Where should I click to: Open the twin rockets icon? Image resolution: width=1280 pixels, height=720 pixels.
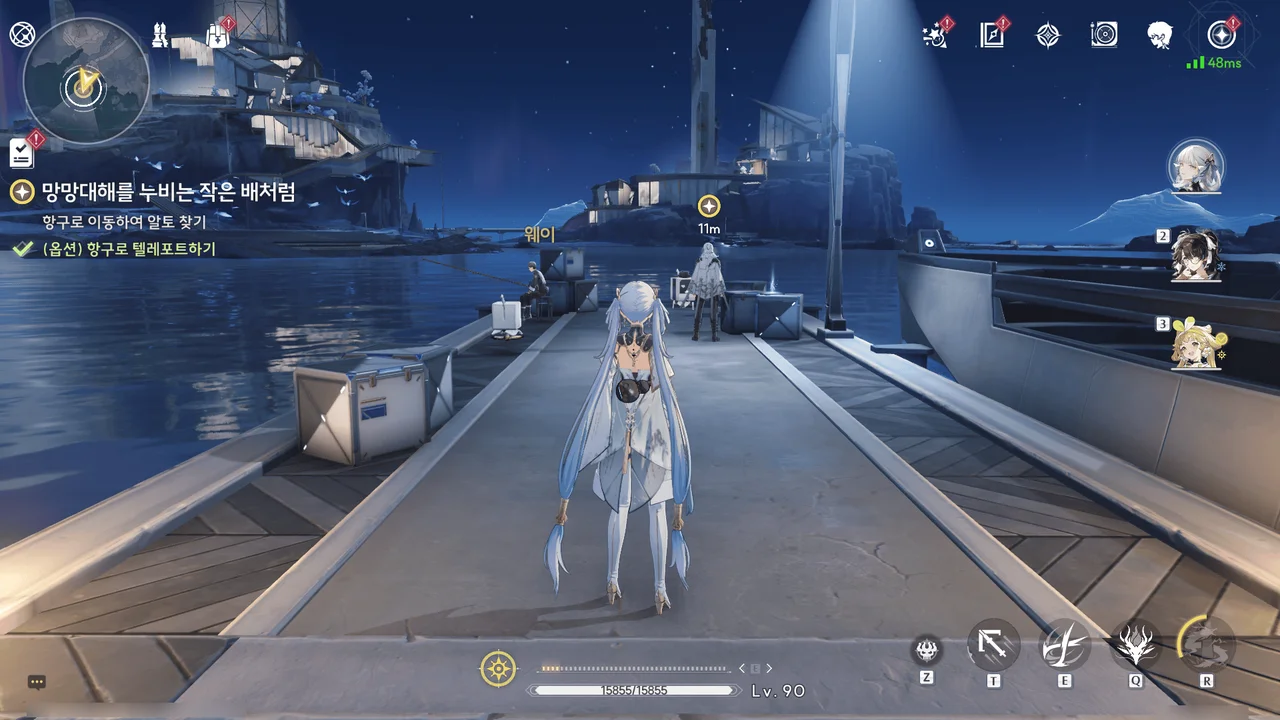(159, 34)
